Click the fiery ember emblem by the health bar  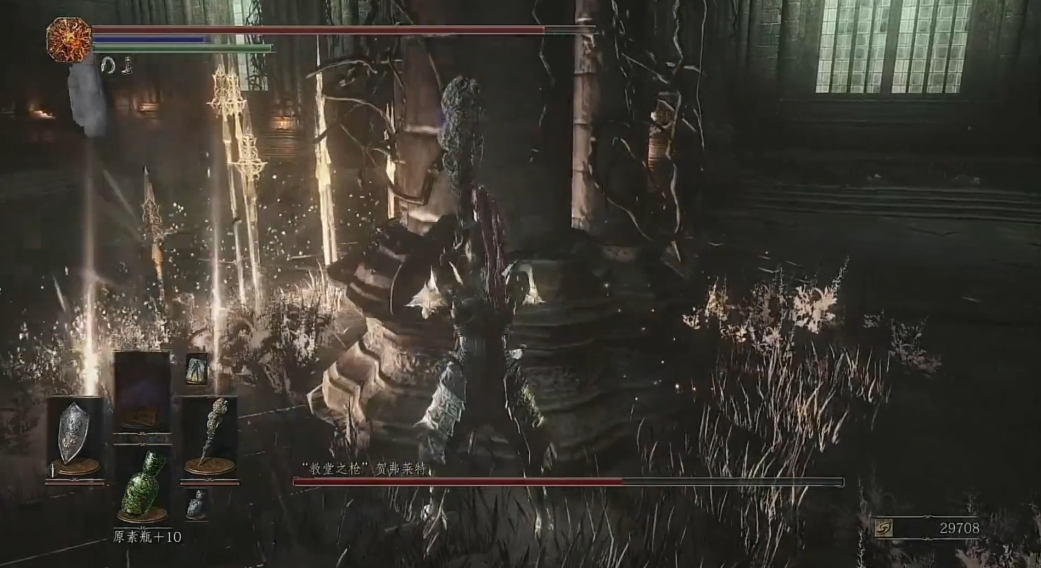69,40
